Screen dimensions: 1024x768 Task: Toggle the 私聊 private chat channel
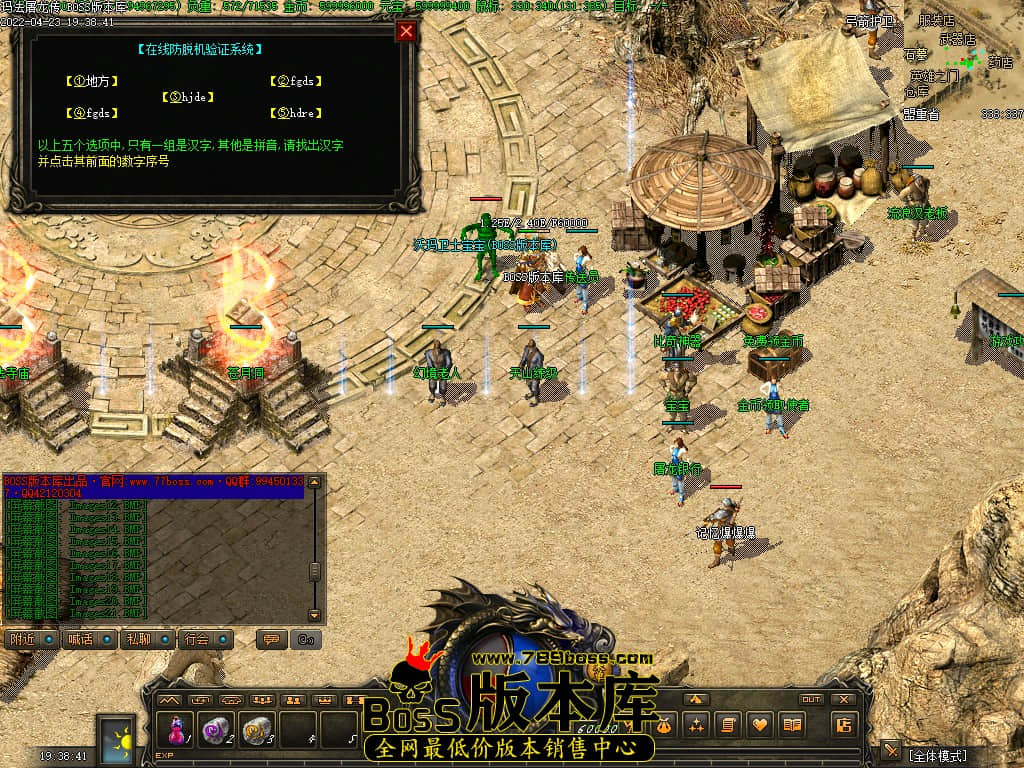click(x=148, y=639)
